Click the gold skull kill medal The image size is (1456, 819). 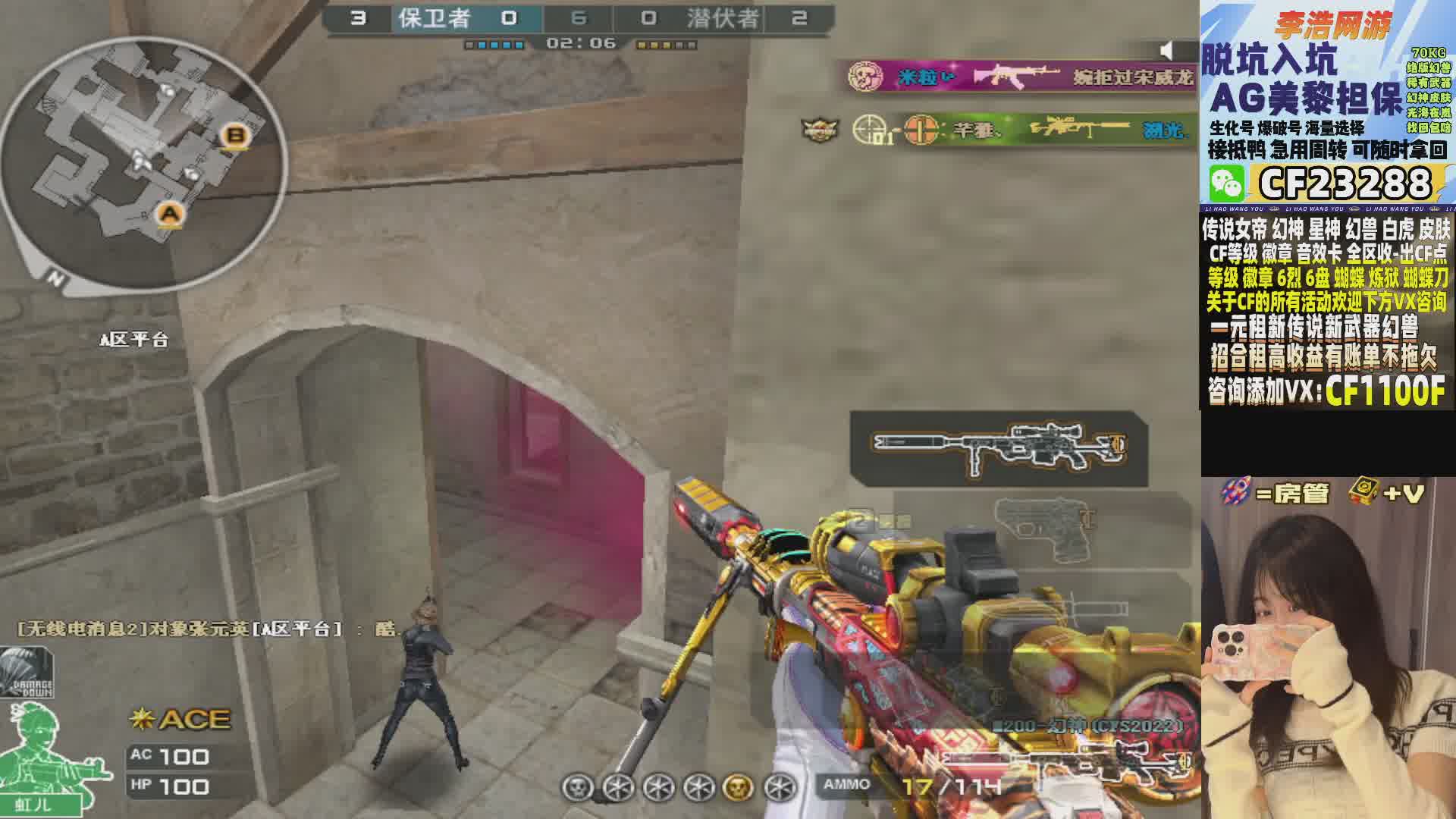click(x=739, y=787)
